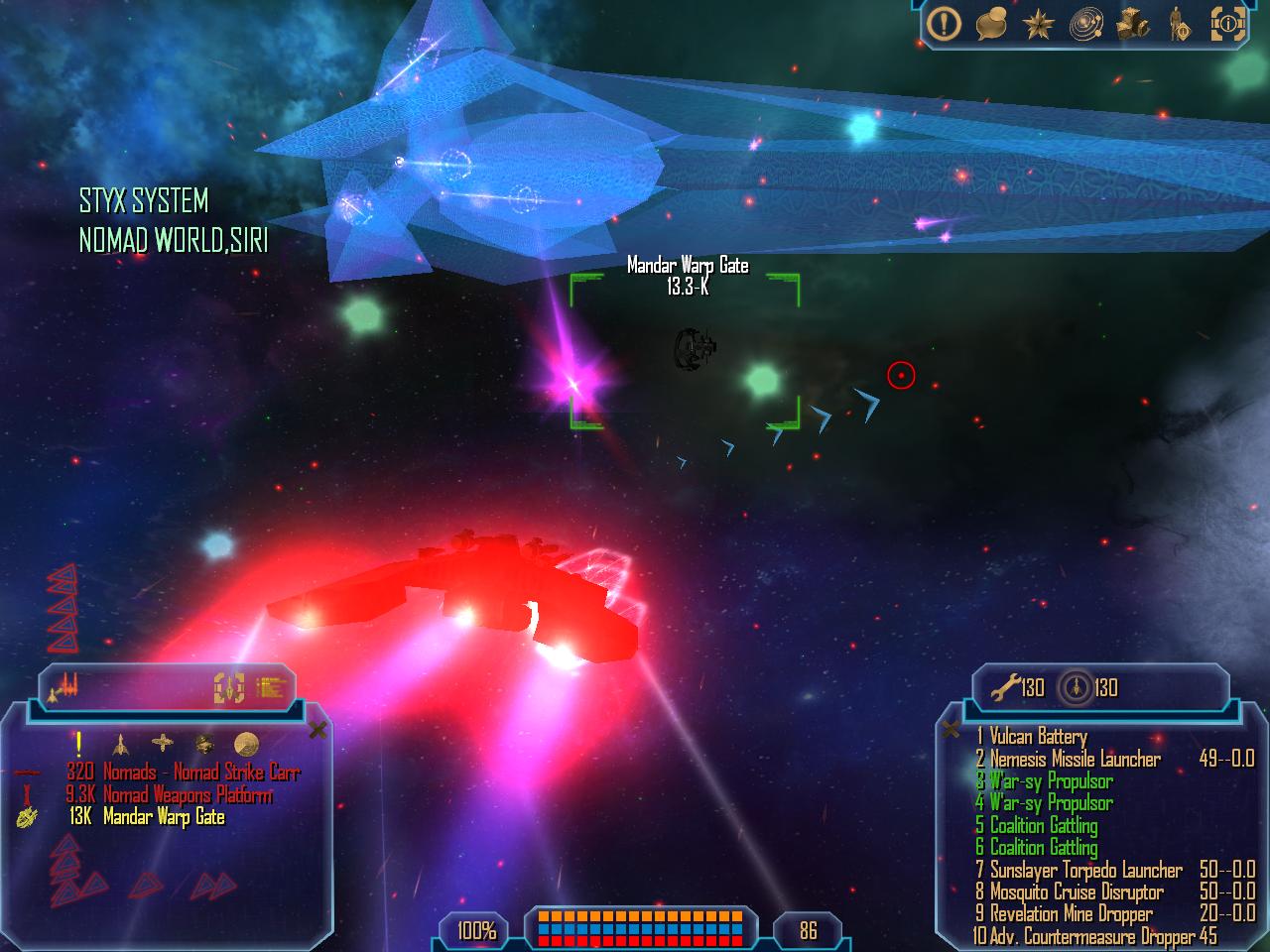The width and height of the screenshot is (1270, 952).
Task: Open the mission alert exclamation icon
Action: pyautogui.click(x=944, y=24)
